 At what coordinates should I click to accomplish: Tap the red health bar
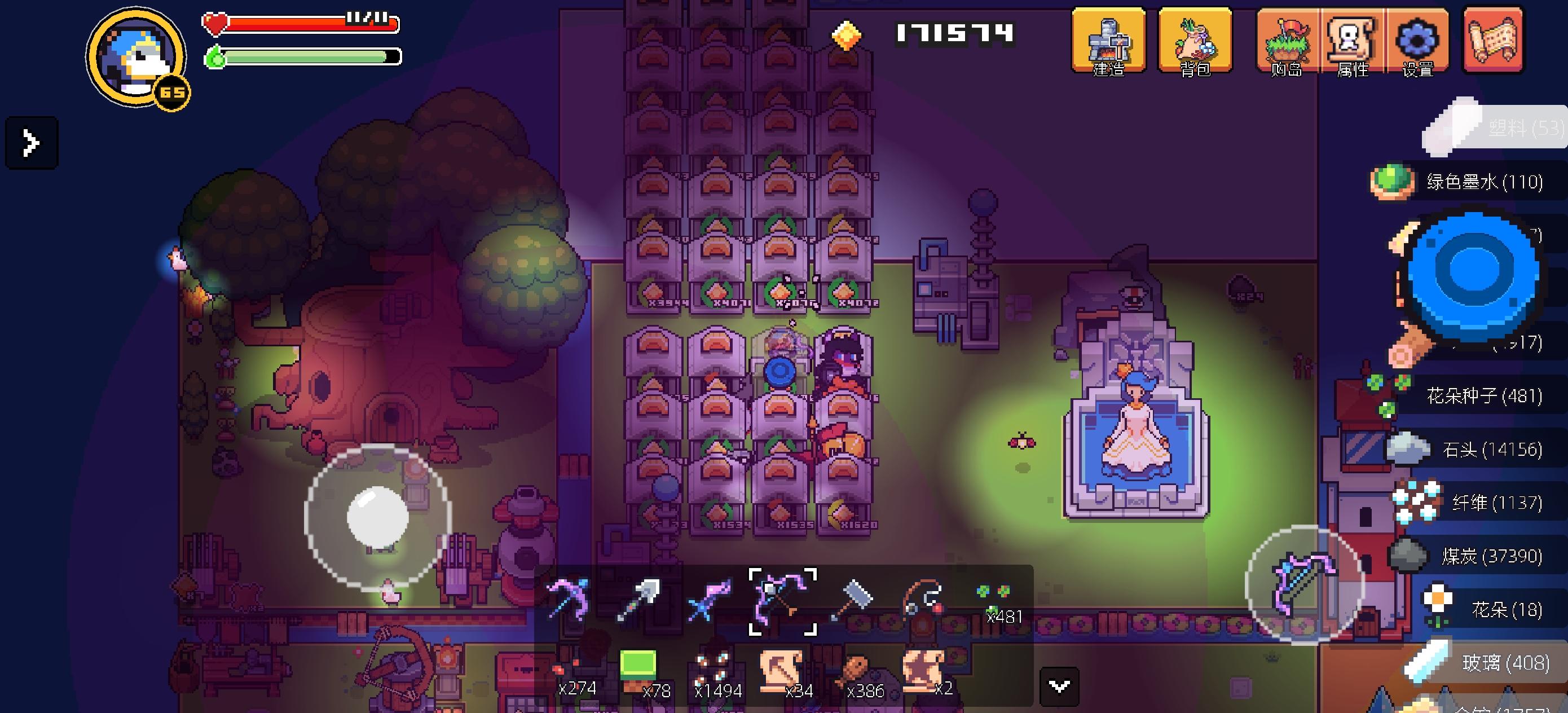tap(298, 23)
